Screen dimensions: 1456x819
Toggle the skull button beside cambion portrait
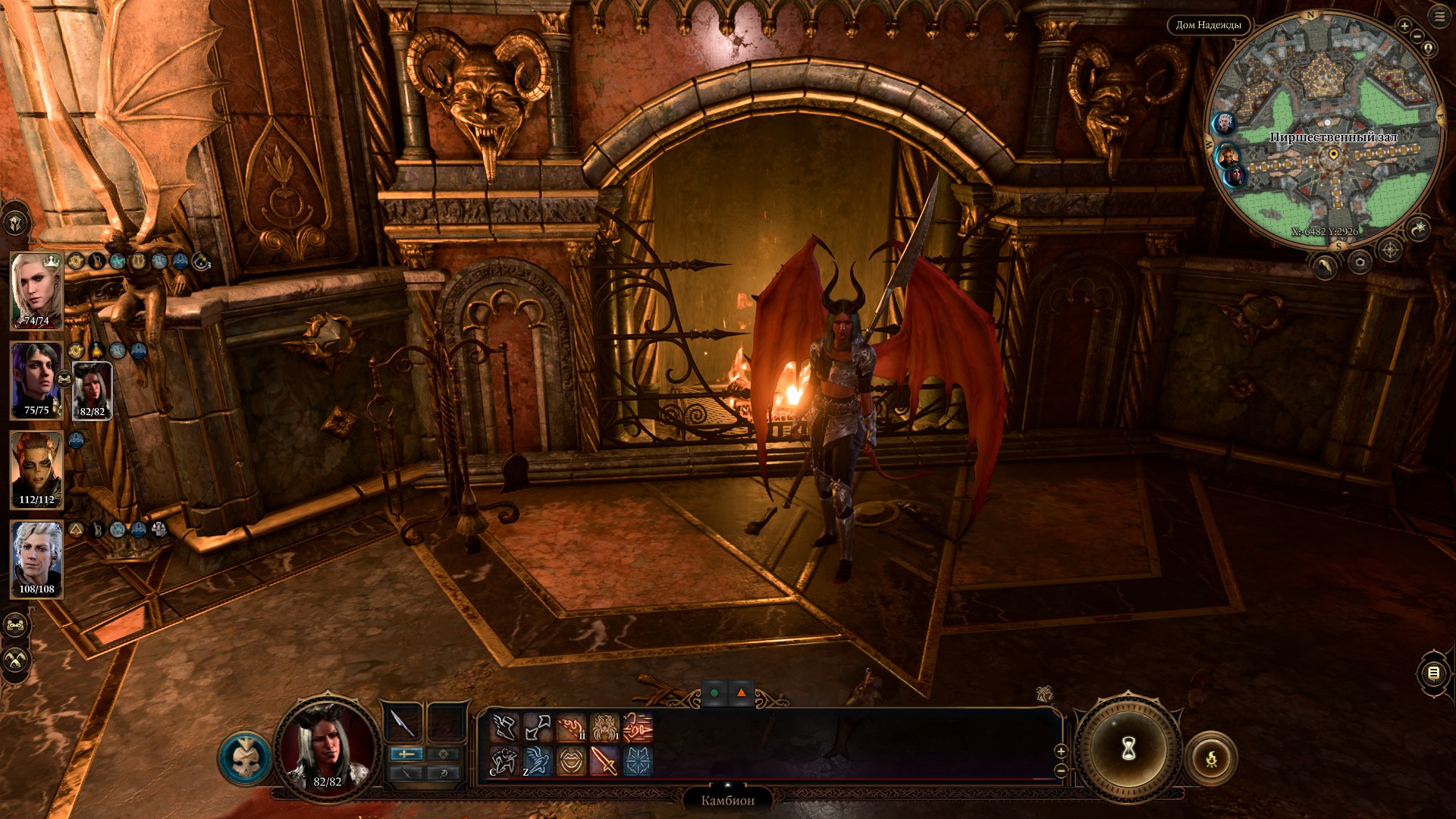(x=246, y=758)
